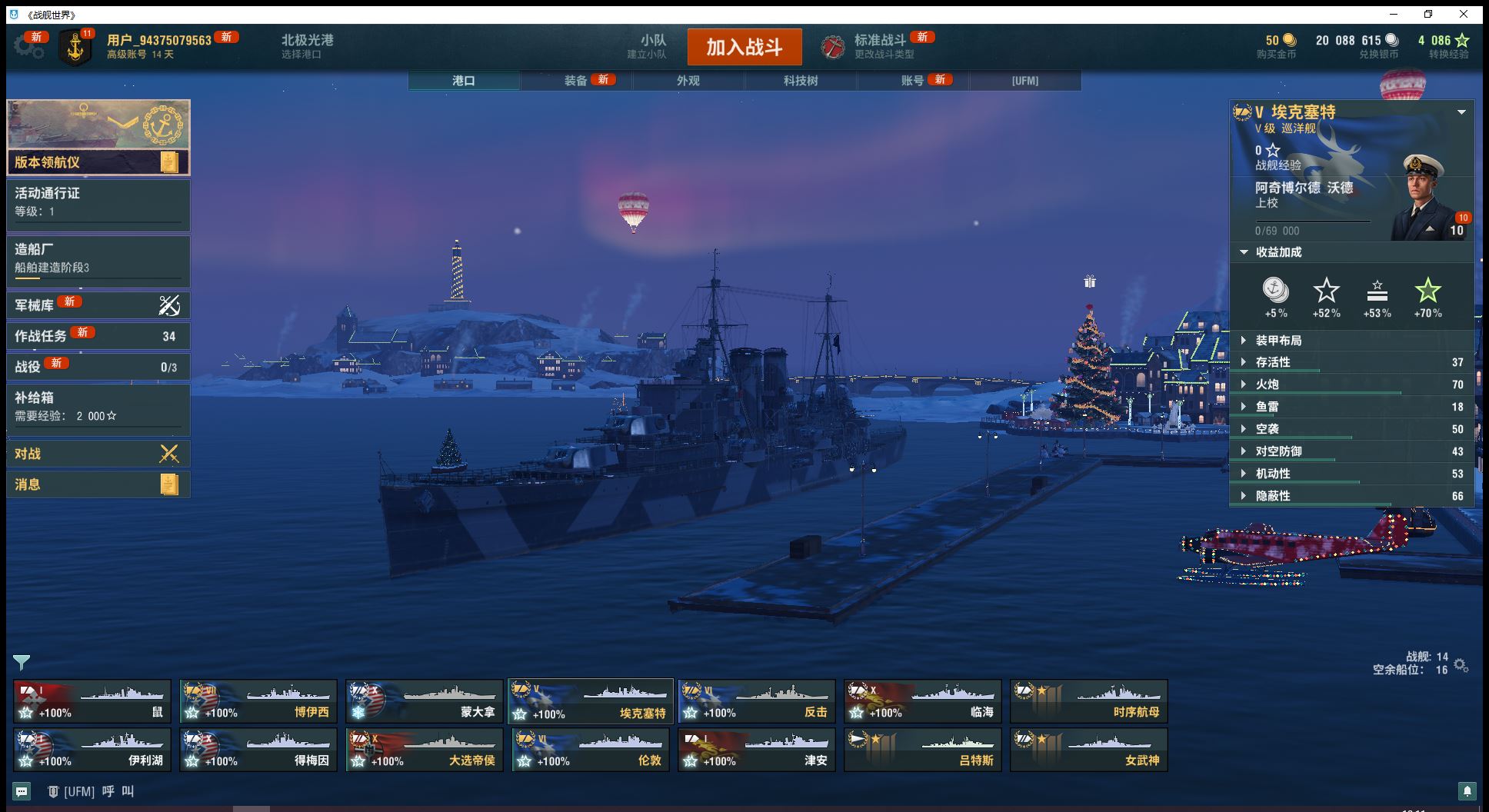1489x812 pixels.
Task: Go to the 账号 tab
Action: 913,80
